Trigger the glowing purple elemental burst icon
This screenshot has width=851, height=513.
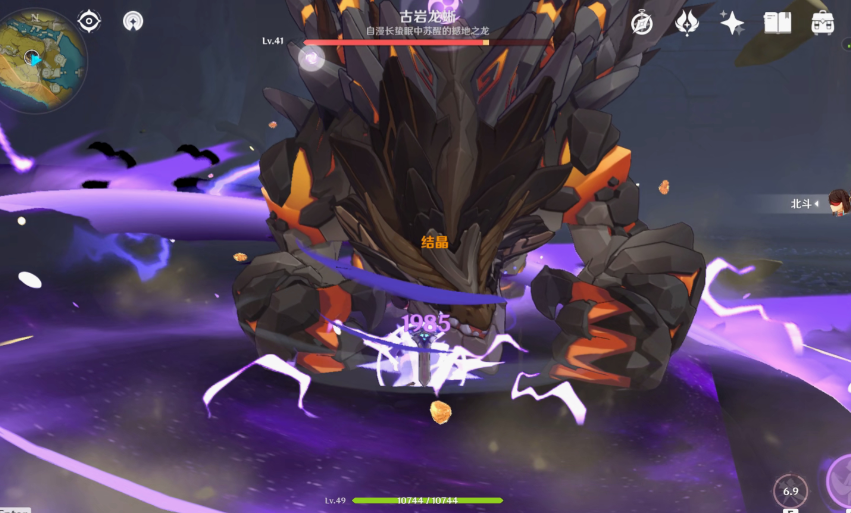point(842,483)
